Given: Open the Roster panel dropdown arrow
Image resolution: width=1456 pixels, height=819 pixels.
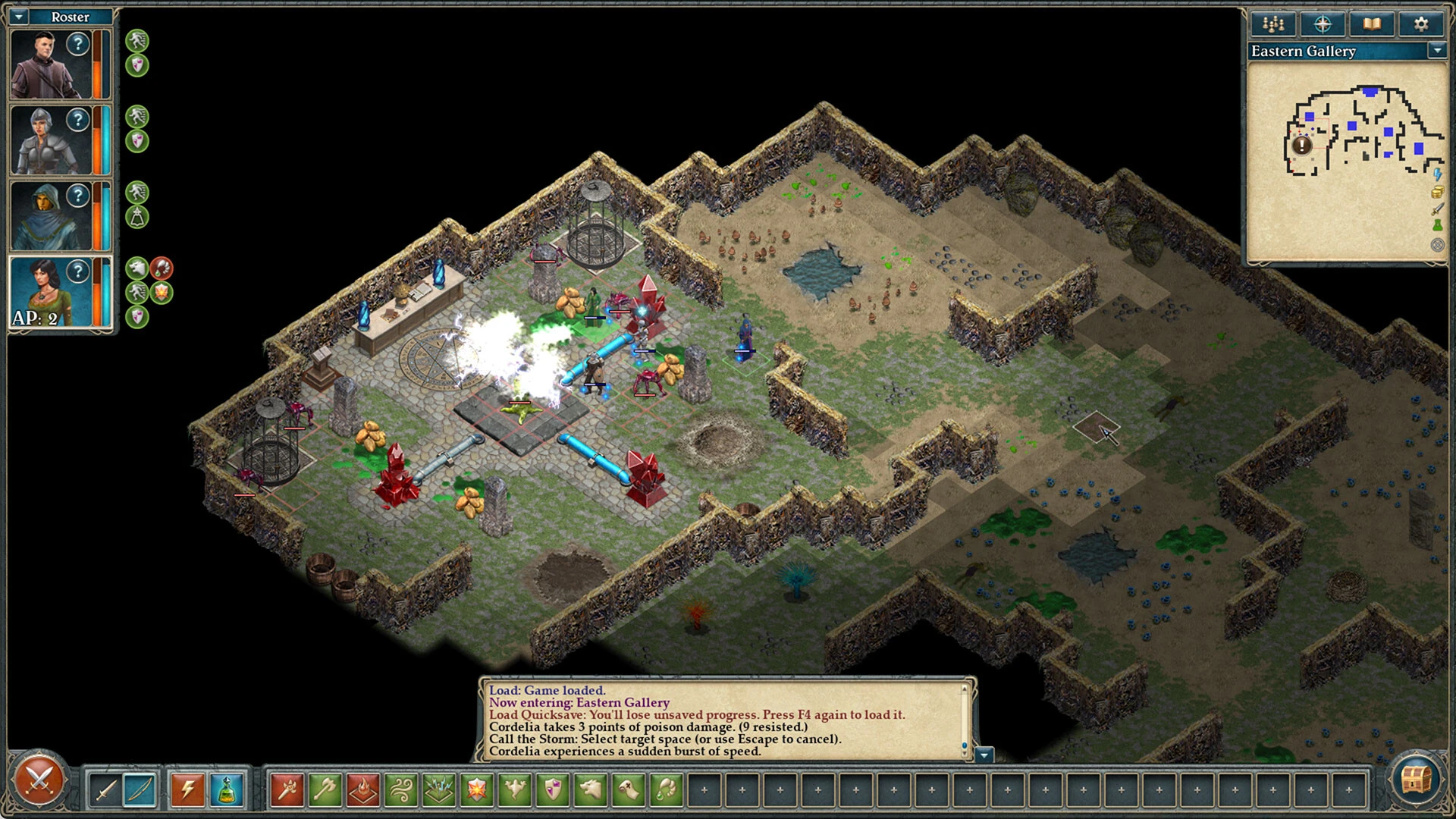Looking at the screenshot, I should pyautogui.click(x=17, y=16).
